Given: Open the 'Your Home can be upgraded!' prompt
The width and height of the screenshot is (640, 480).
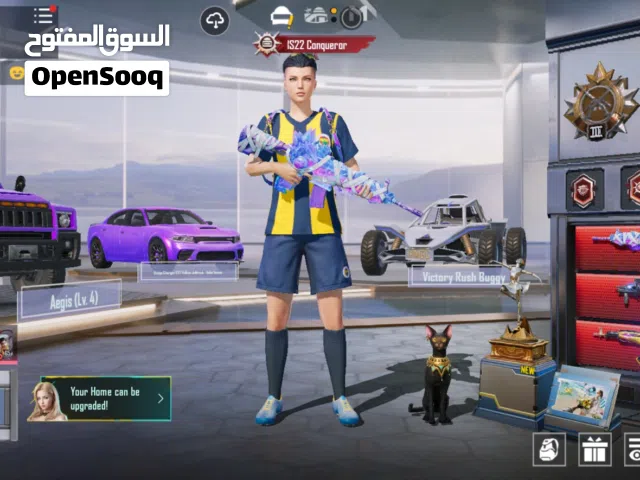Looking at the screenshot, I should (x=99, y=399).
